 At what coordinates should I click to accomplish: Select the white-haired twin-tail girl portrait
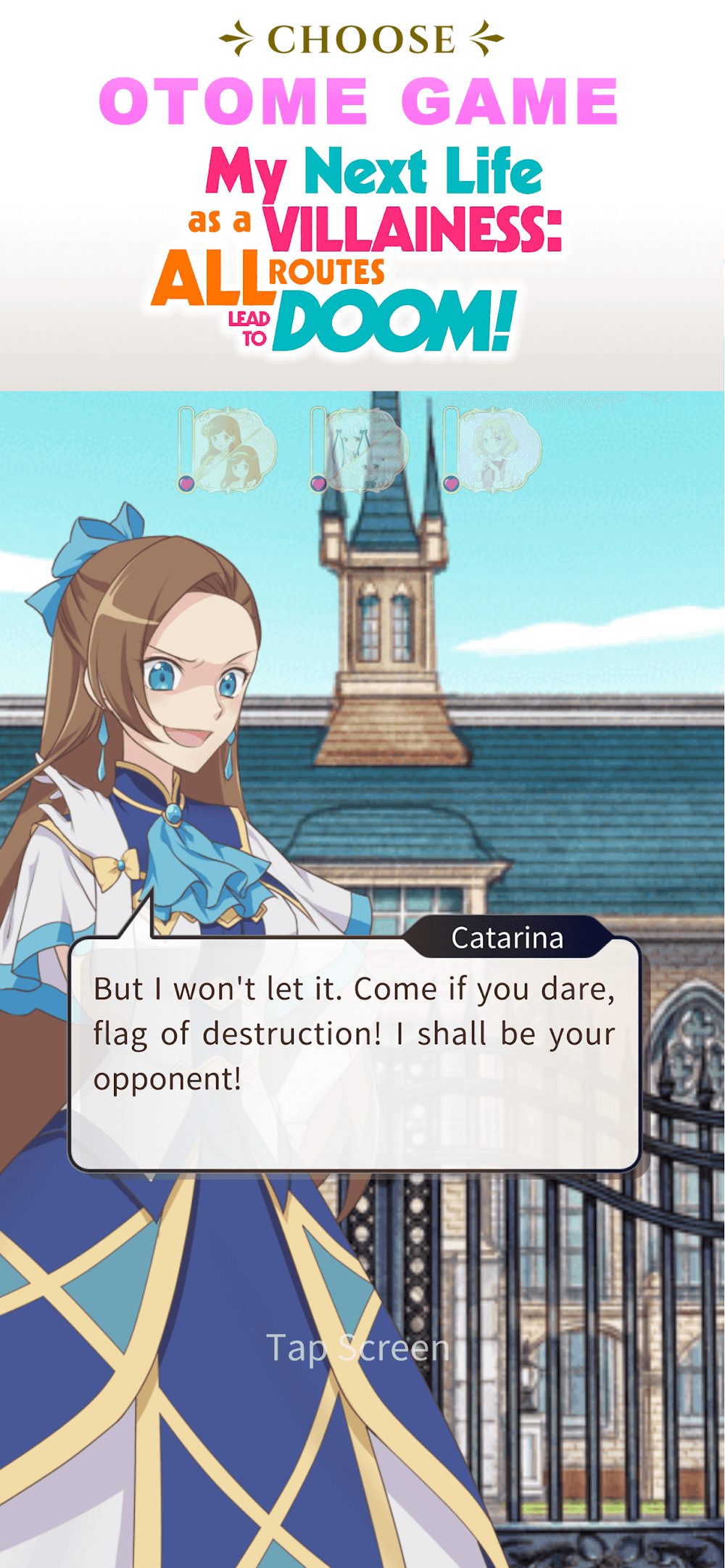click(362, 449)
